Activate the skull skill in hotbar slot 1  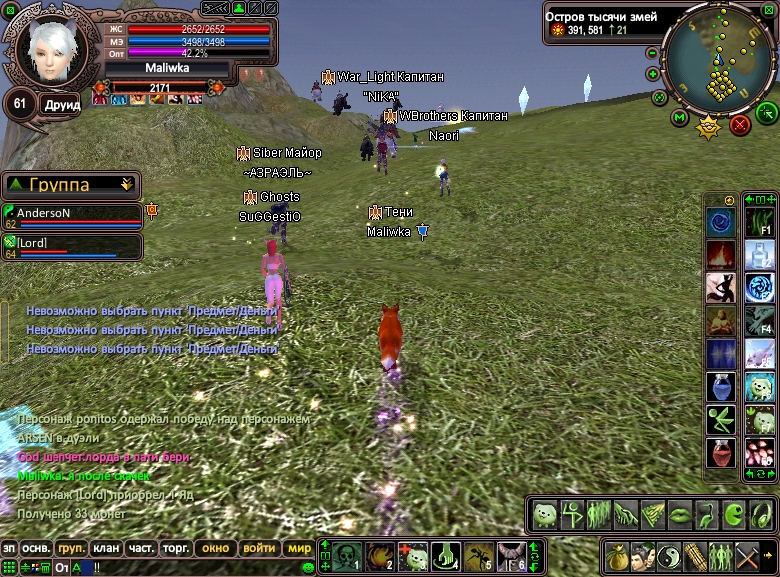(x=346, y=555)
